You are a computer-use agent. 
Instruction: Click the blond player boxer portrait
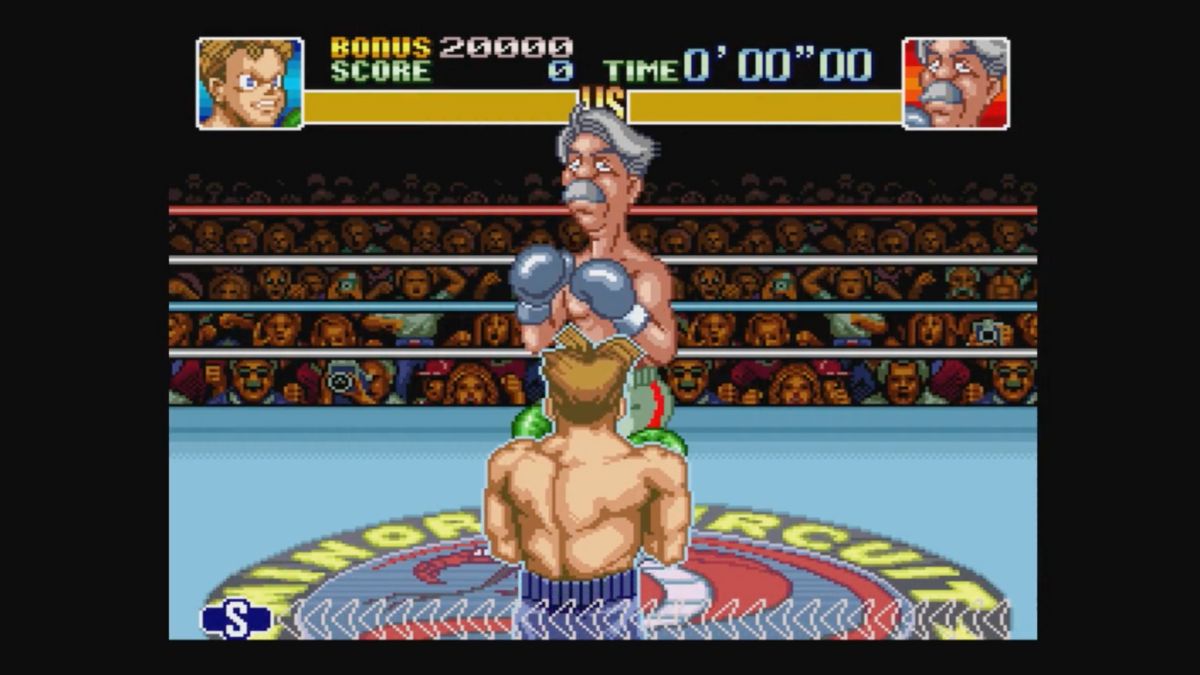click(250, 84)
